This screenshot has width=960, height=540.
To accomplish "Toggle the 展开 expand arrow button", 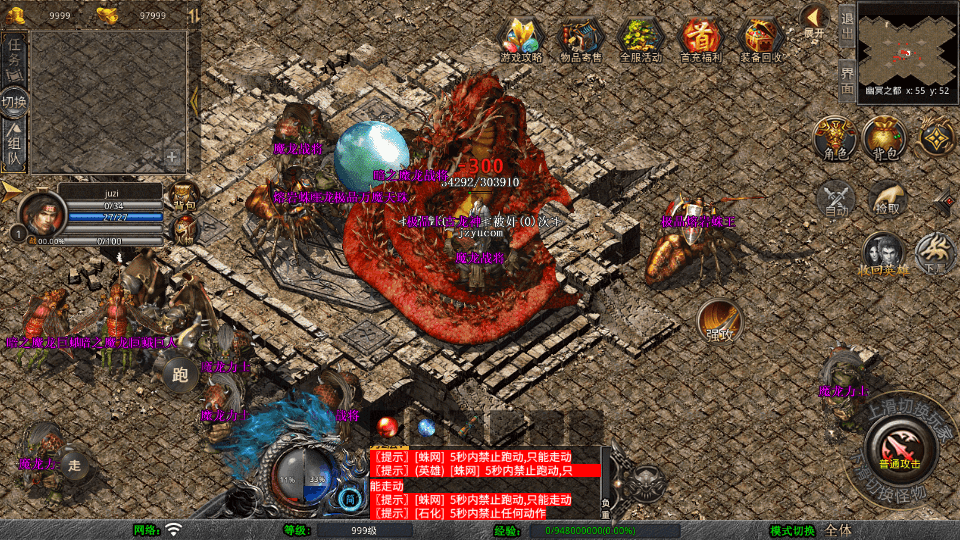I will tap(814, 19).
